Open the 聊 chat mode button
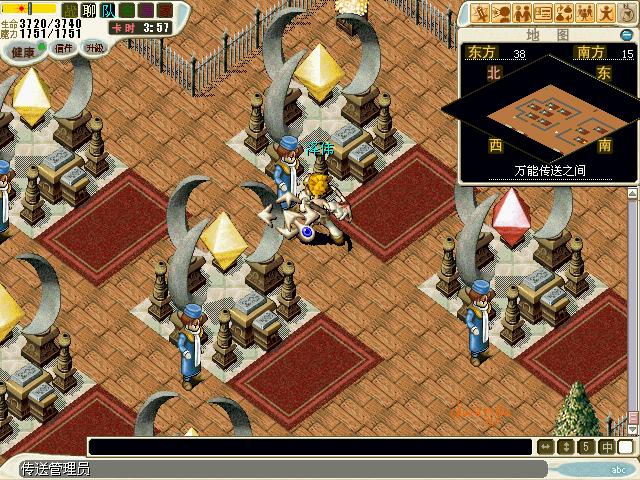Viewport: 640px width, 480px height. 88,9
